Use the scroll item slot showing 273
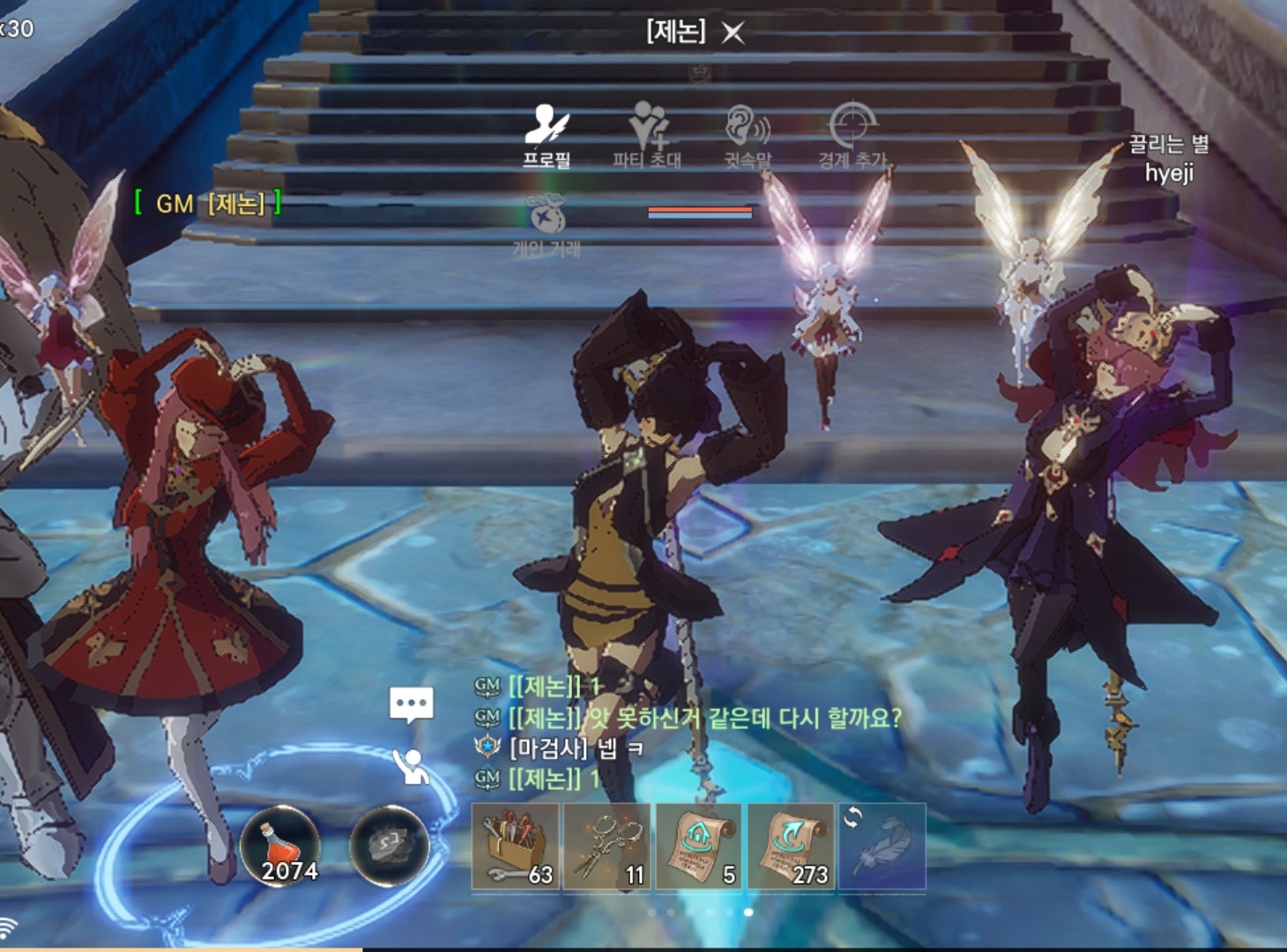 791,846
